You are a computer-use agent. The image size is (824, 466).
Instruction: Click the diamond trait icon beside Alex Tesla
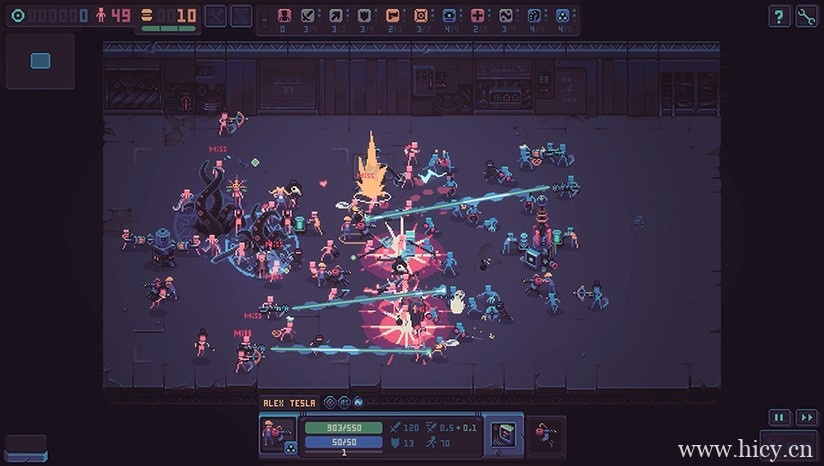[x=329, y=403]
